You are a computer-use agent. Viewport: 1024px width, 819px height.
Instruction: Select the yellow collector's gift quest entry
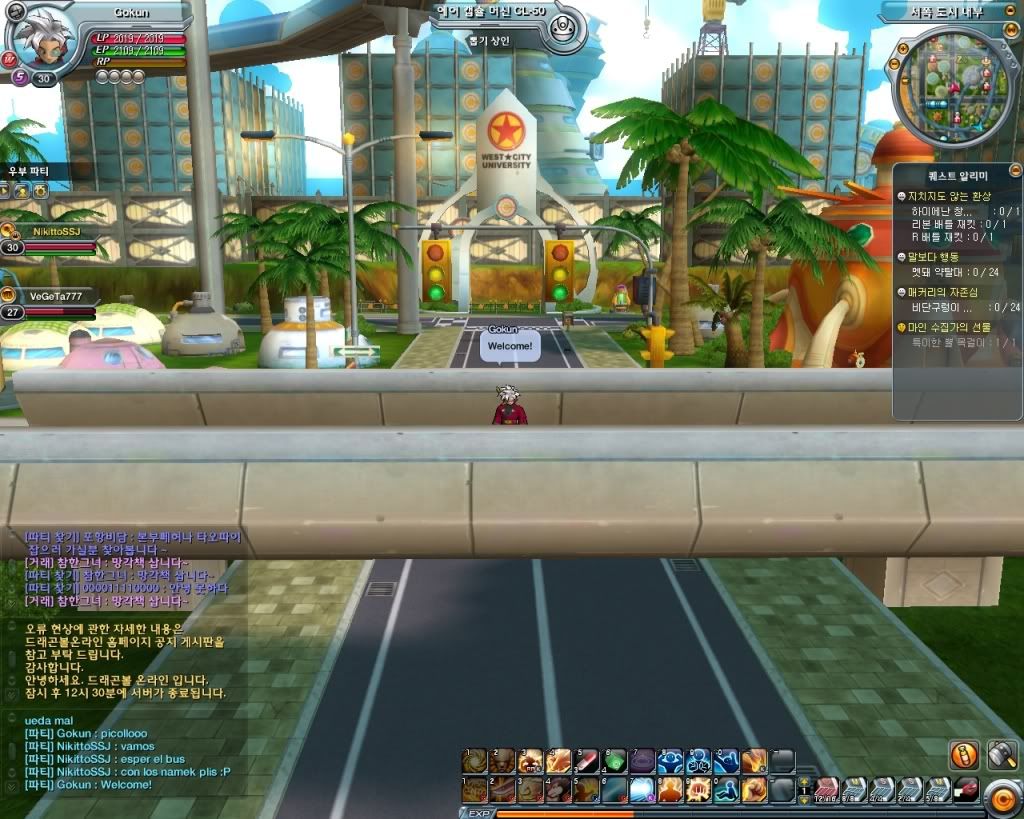955,327
